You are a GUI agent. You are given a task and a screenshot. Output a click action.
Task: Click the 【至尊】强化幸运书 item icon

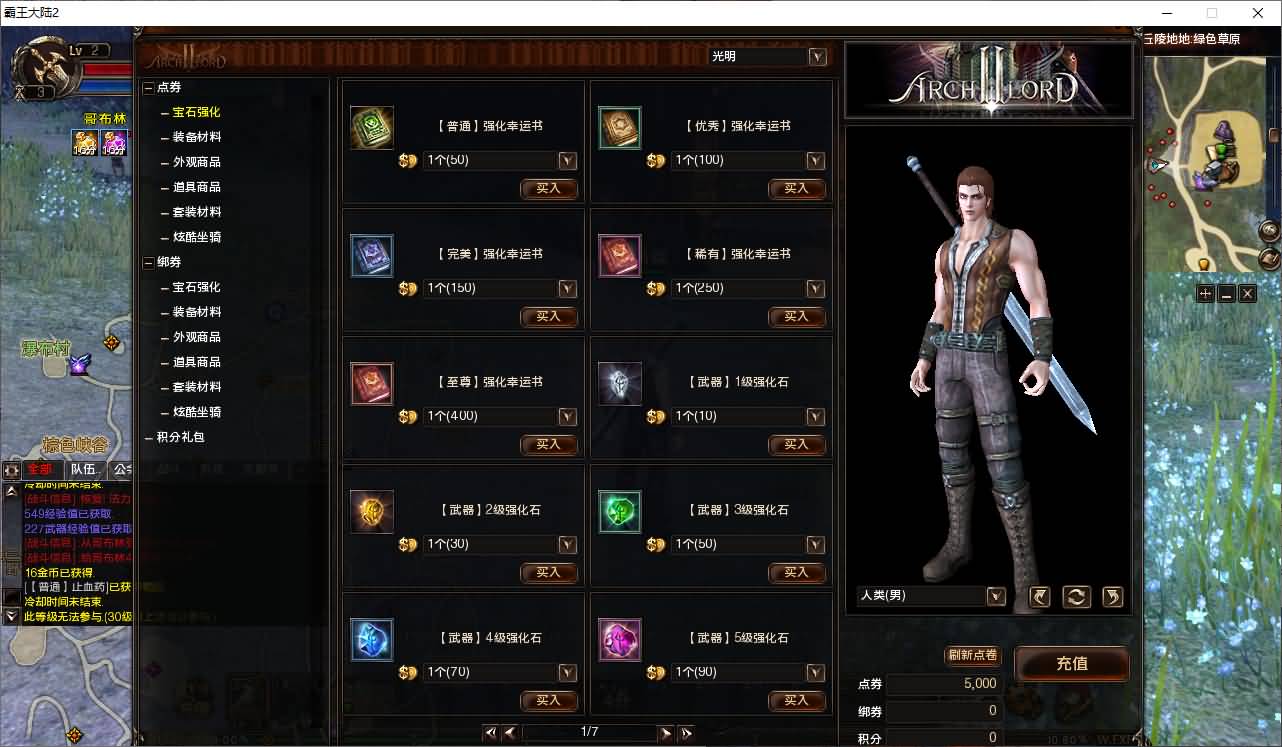click(x=371, y=383)
